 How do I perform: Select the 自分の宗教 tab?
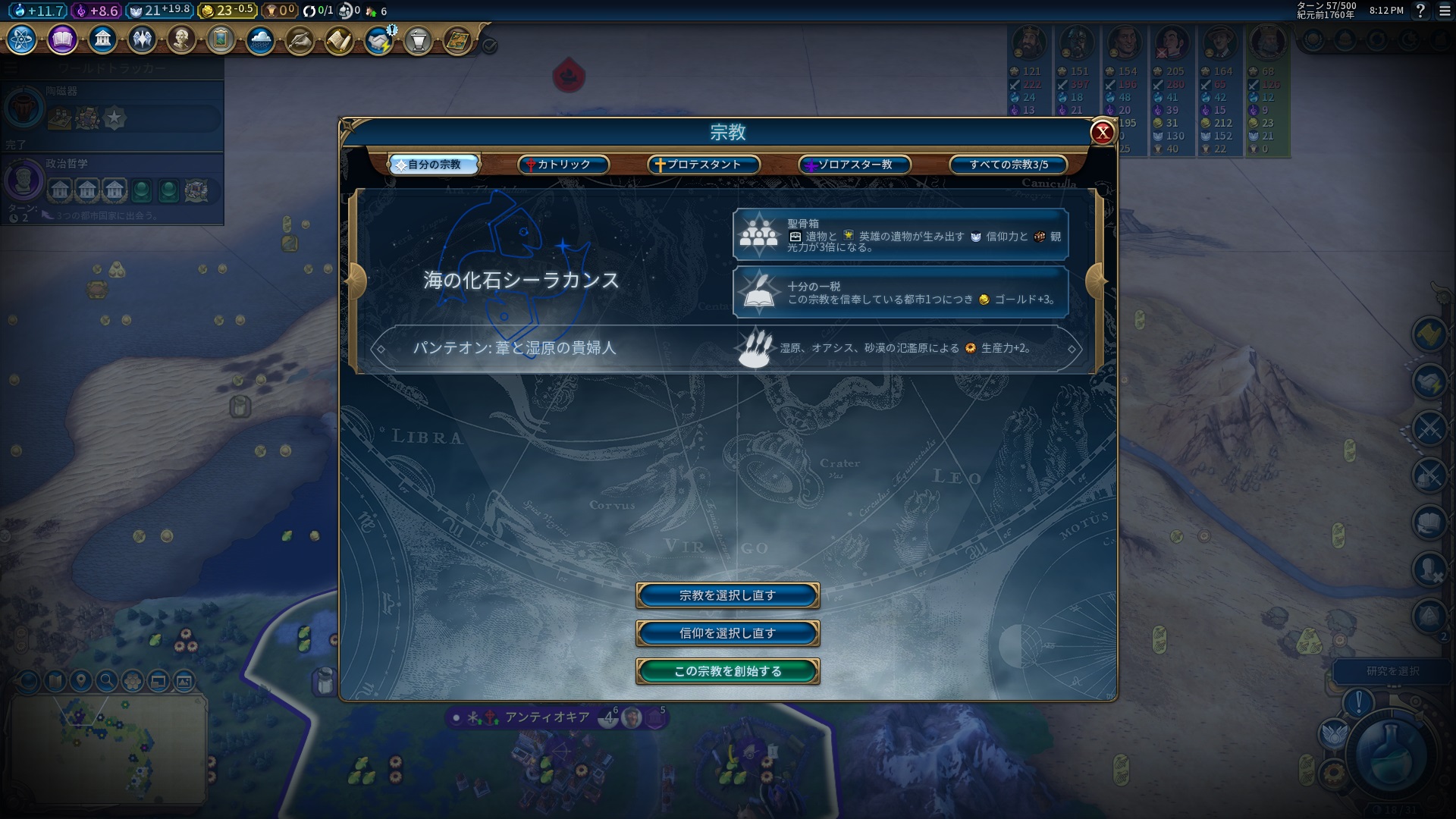tap(434, 165)
